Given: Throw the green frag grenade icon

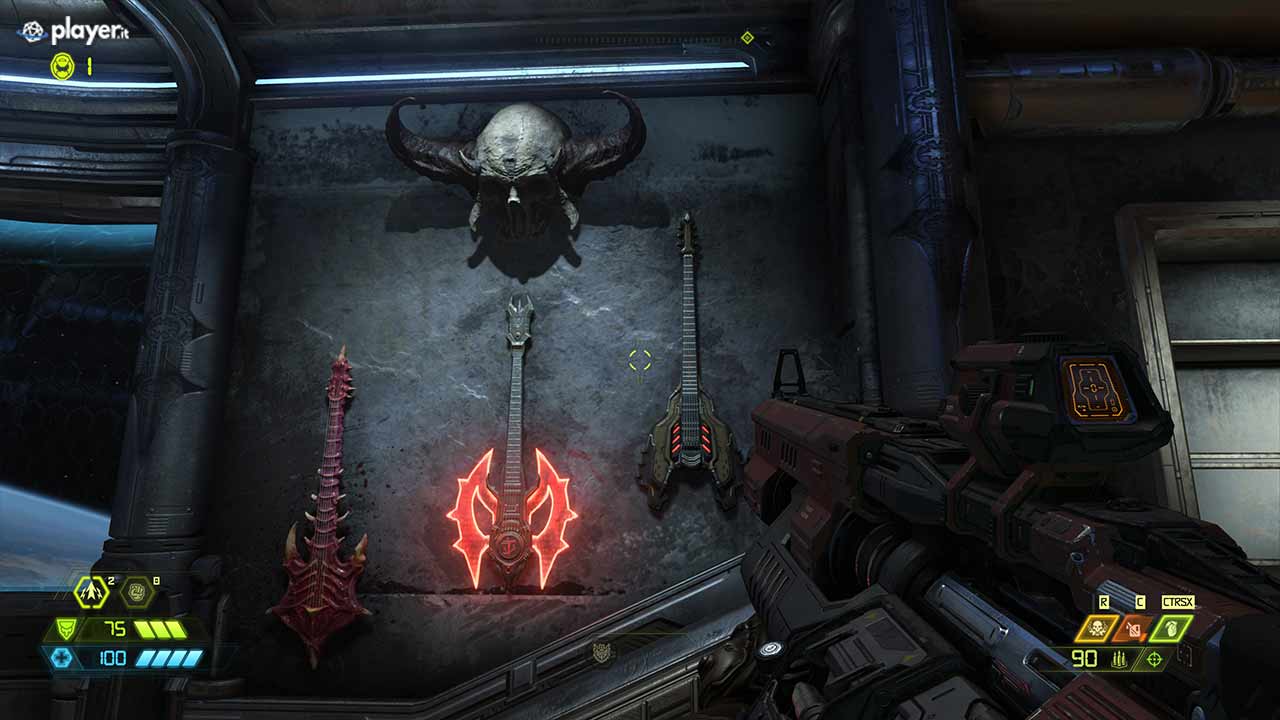Looking at the screenshot, I should pyautogui.click(x=1171, y=628).
